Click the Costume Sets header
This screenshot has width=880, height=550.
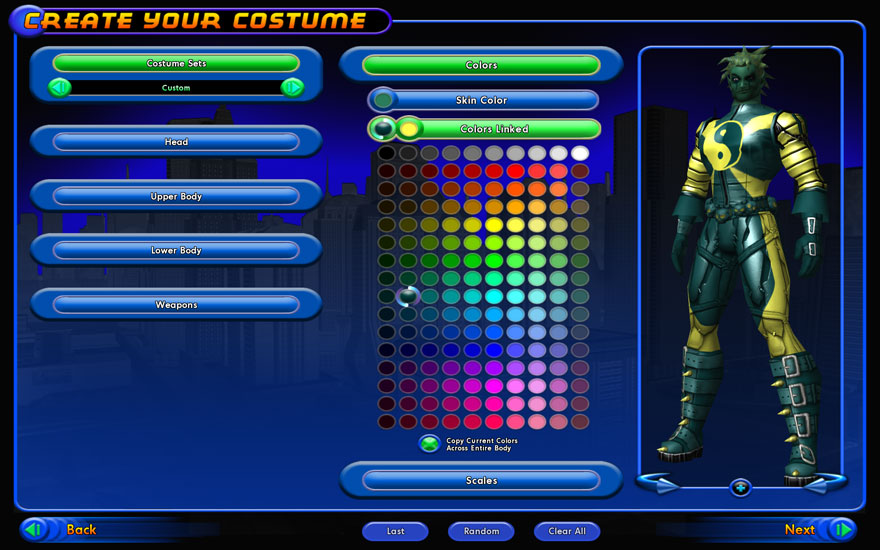pyautogui.click(x=176, y=63)
